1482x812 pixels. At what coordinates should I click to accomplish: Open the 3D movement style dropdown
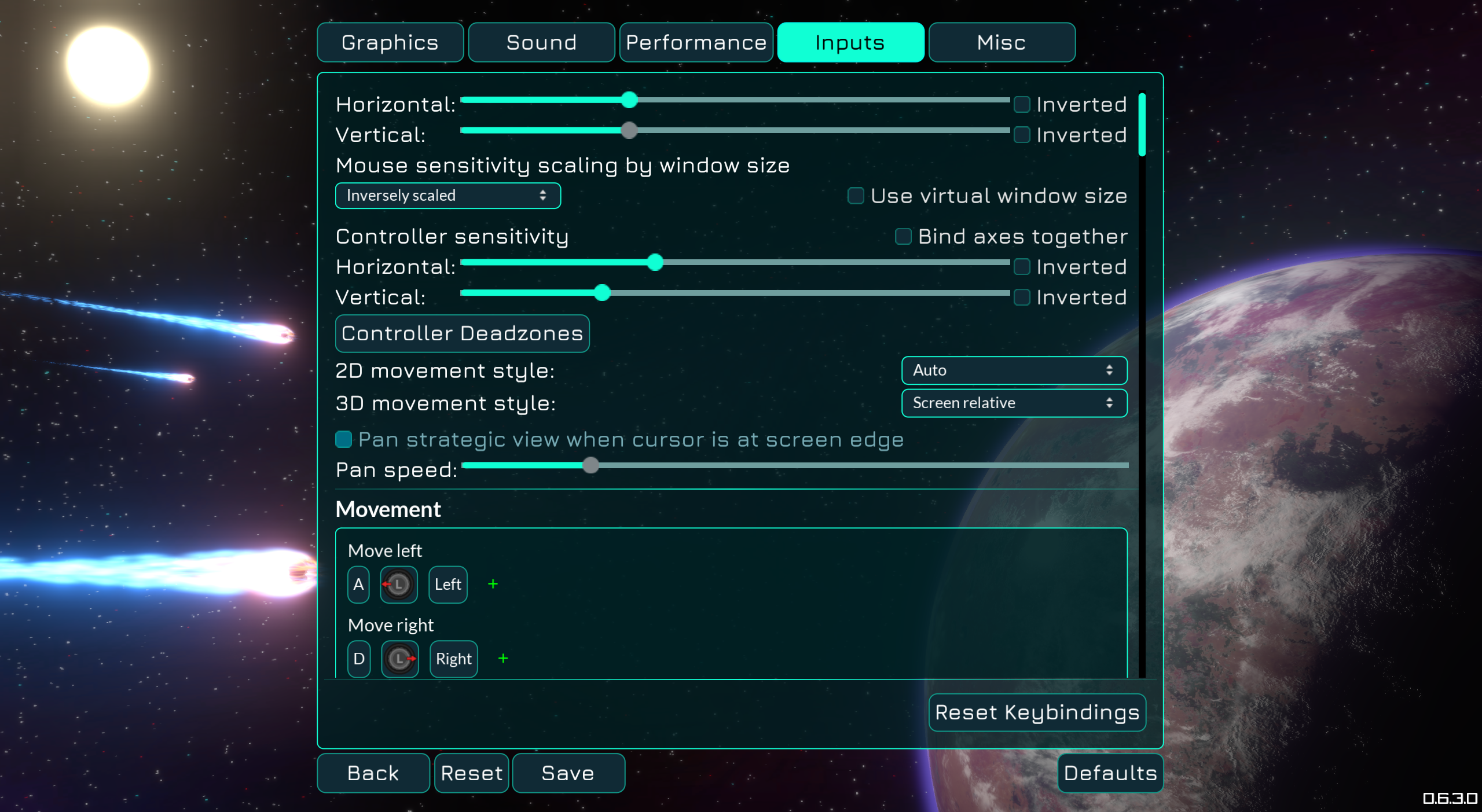pyautogui.click(x=1013, y=403)
